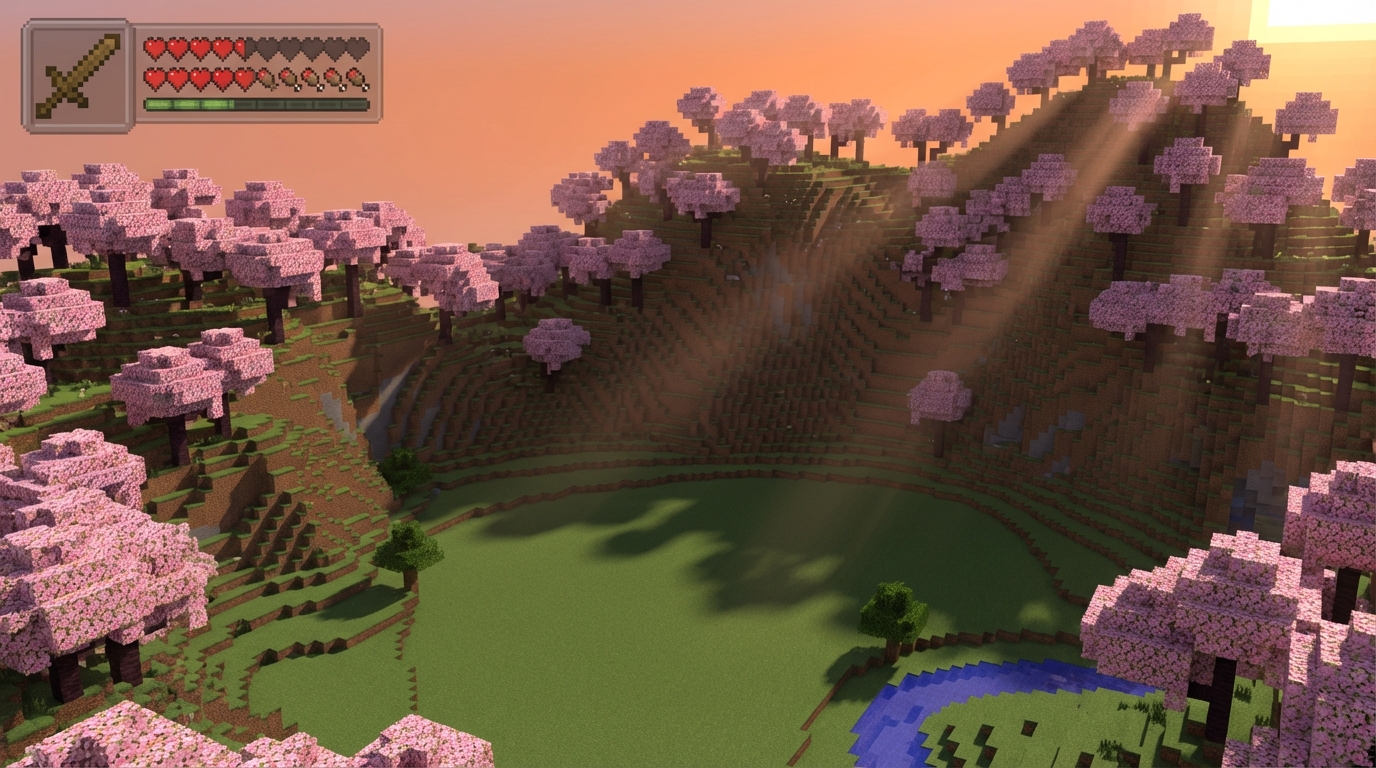
Task: Click the middle drumstick in the hunger bar
Action: pyautogui.click(x=310, y=79)
